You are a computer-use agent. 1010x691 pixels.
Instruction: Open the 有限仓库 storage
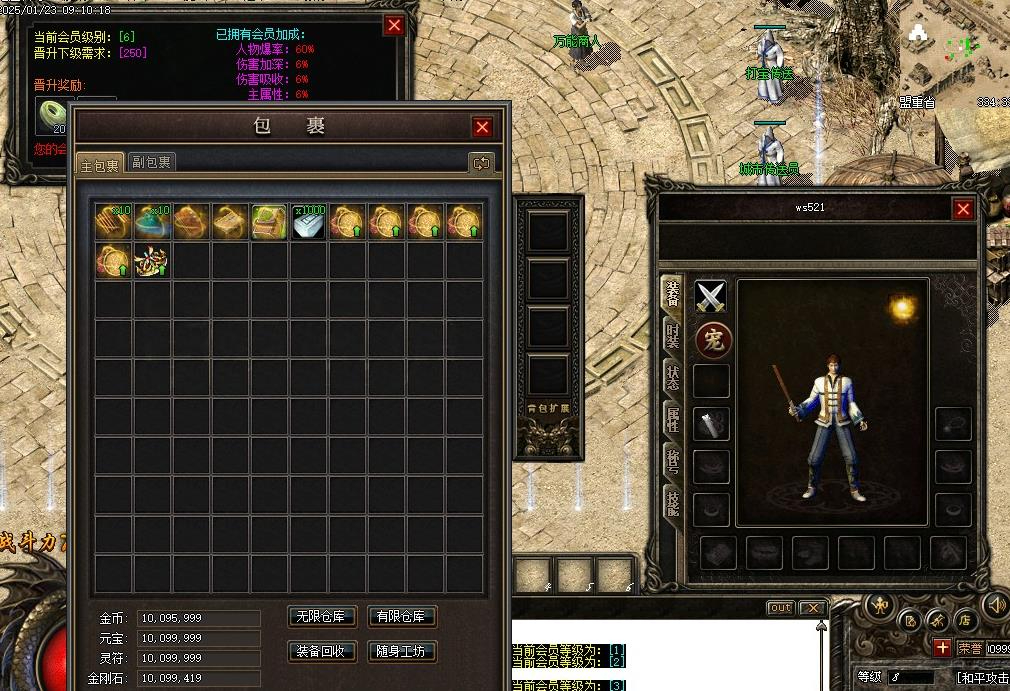[x=402, y=617]
